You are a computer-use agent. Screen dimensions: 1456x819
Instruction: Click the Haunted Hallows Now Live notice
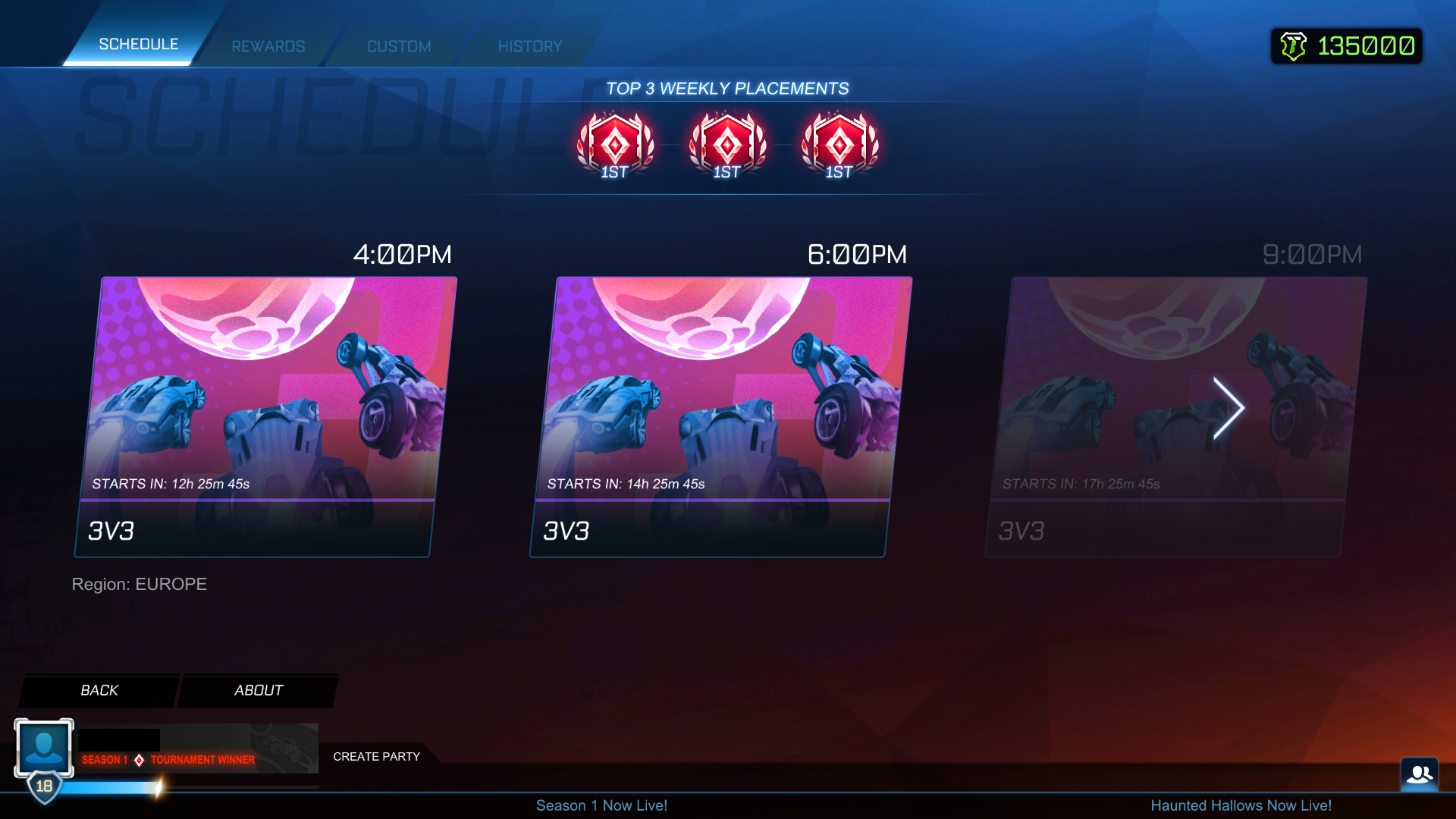(1241, 805)
